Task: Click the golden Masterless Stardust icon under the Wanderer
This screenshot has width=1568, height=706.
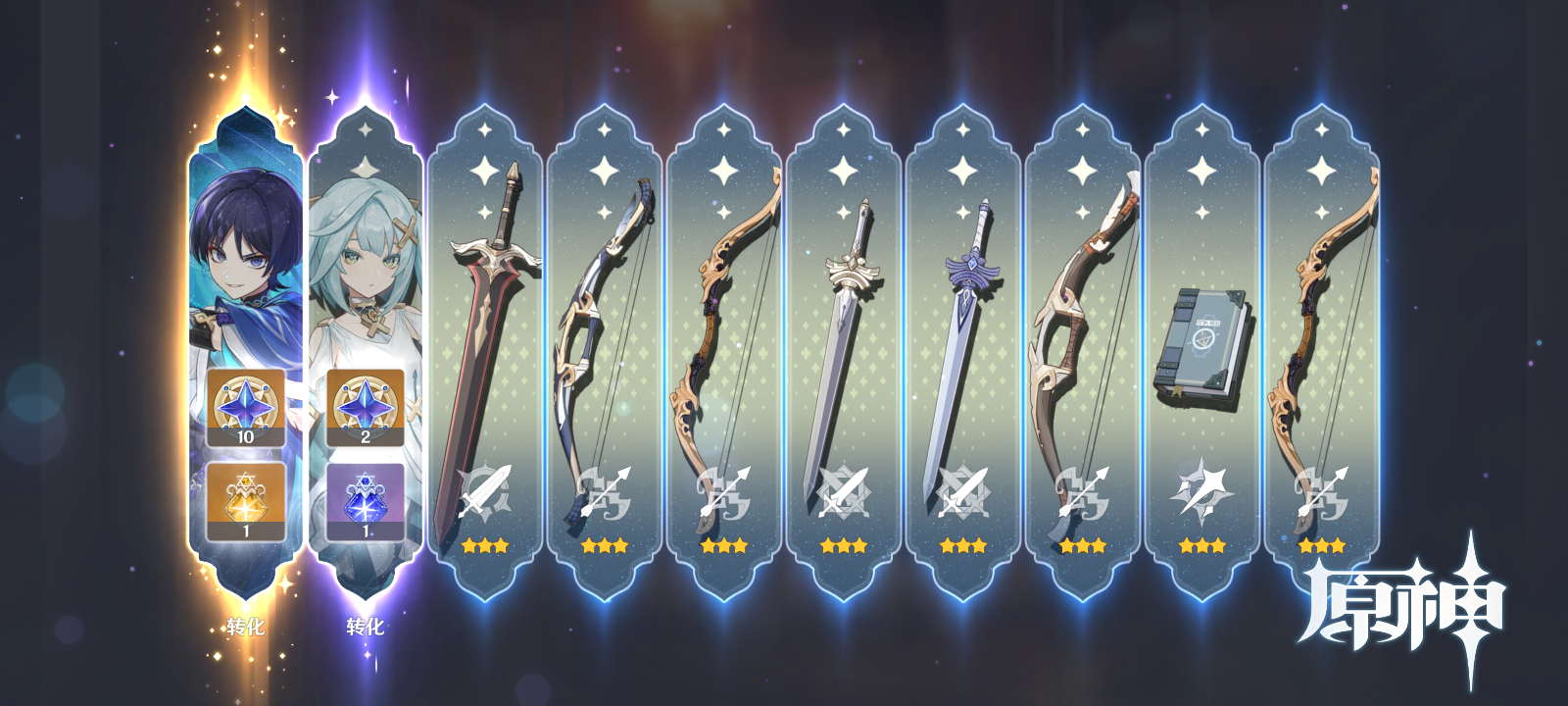Action: tap(245, 502)
